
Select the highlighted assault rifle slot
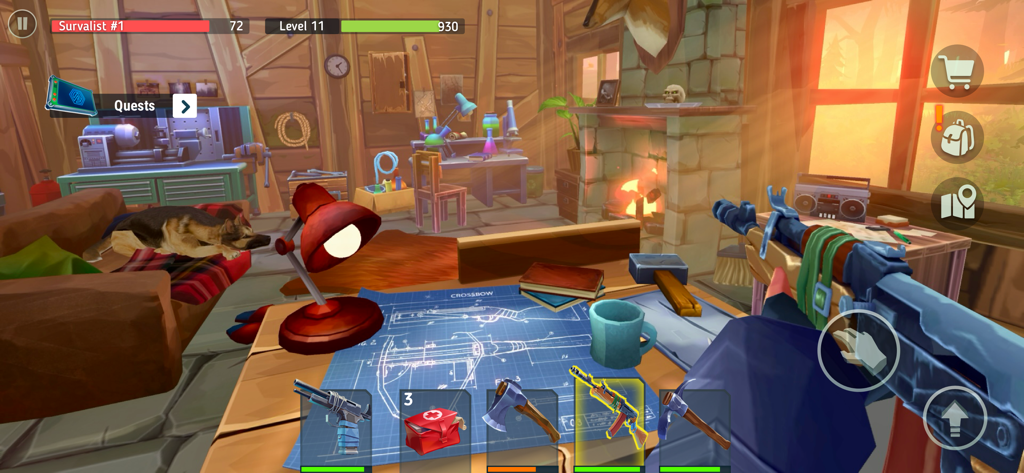(x=608, y=423)
